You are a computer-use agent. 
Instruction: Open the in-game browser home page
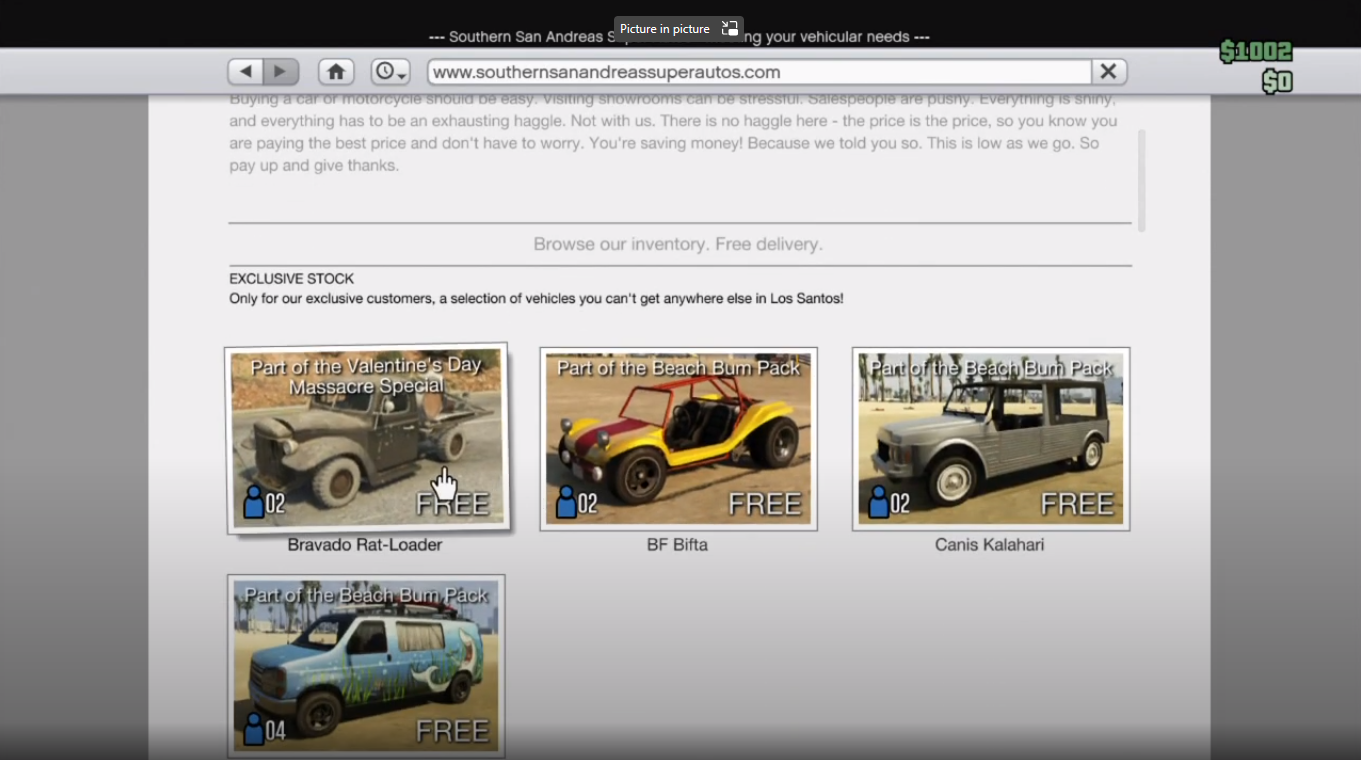pos(336,72)
